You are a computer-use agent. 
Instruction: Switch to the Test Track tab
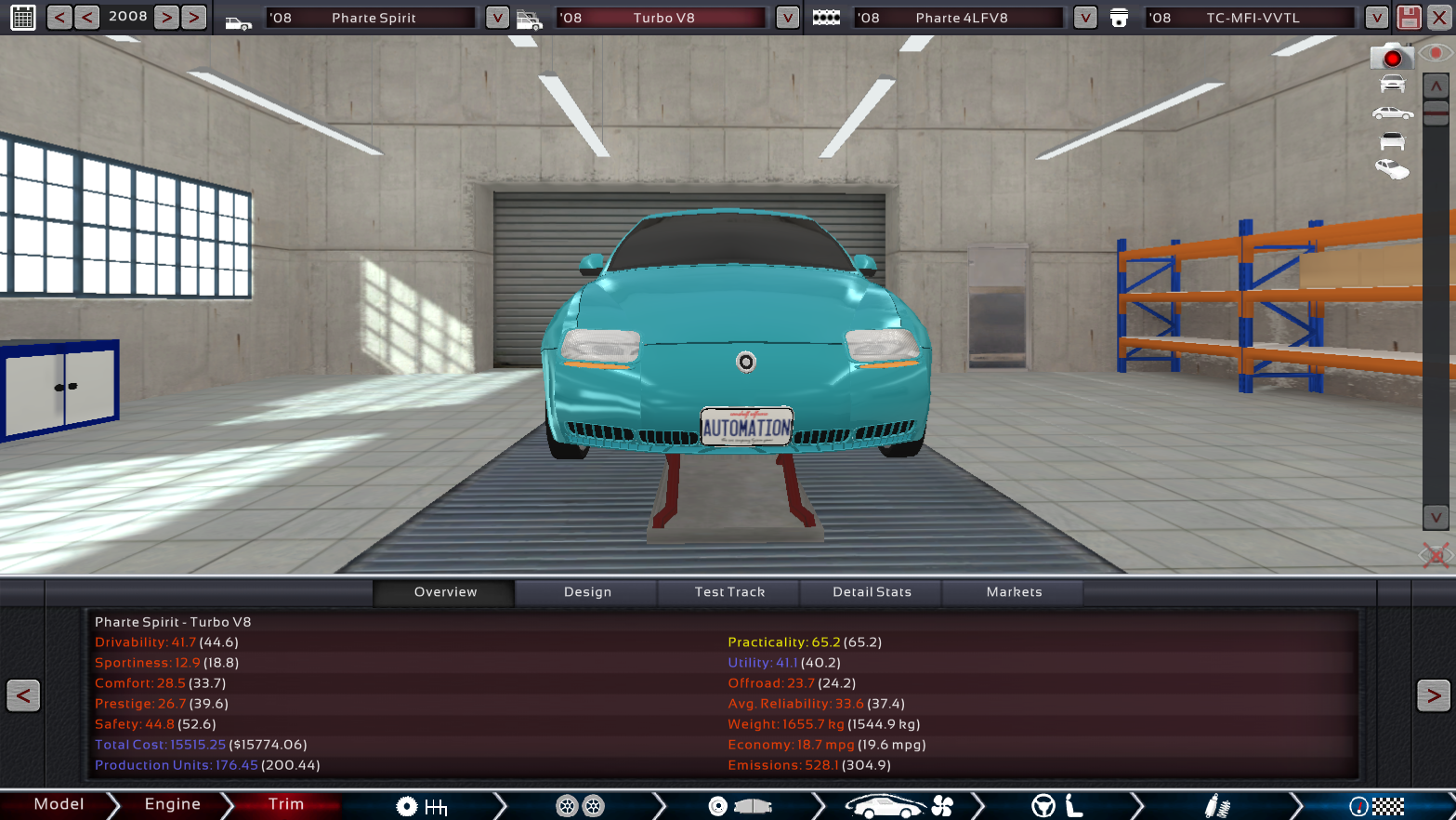pyautogui.click(x=728, y=592)
